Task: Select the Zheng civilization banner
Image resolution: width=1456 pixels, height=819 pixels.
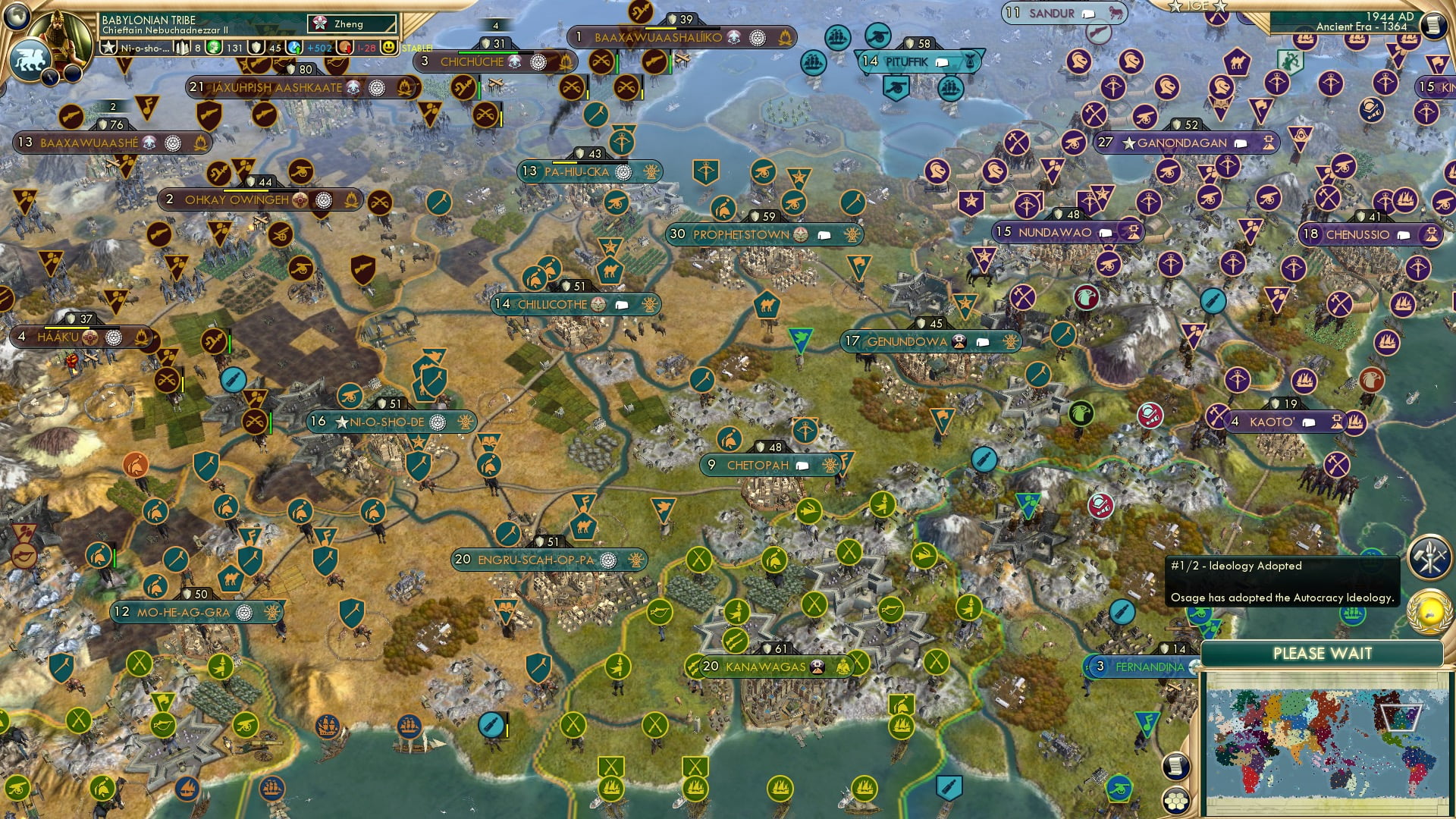Action: (353, 24)
